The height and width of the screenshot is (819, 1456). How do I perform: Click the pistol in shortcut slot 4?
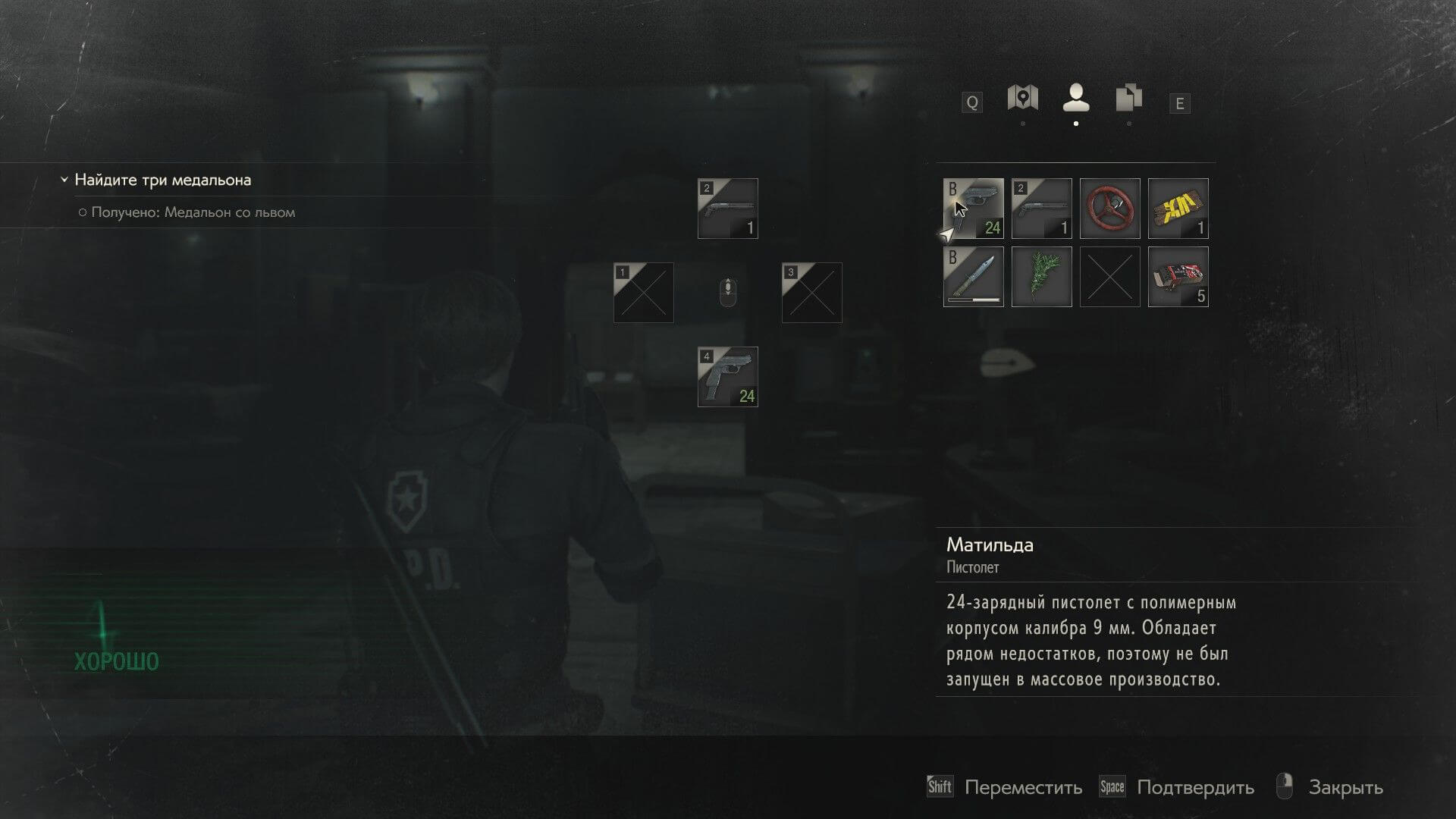point(727,377)
